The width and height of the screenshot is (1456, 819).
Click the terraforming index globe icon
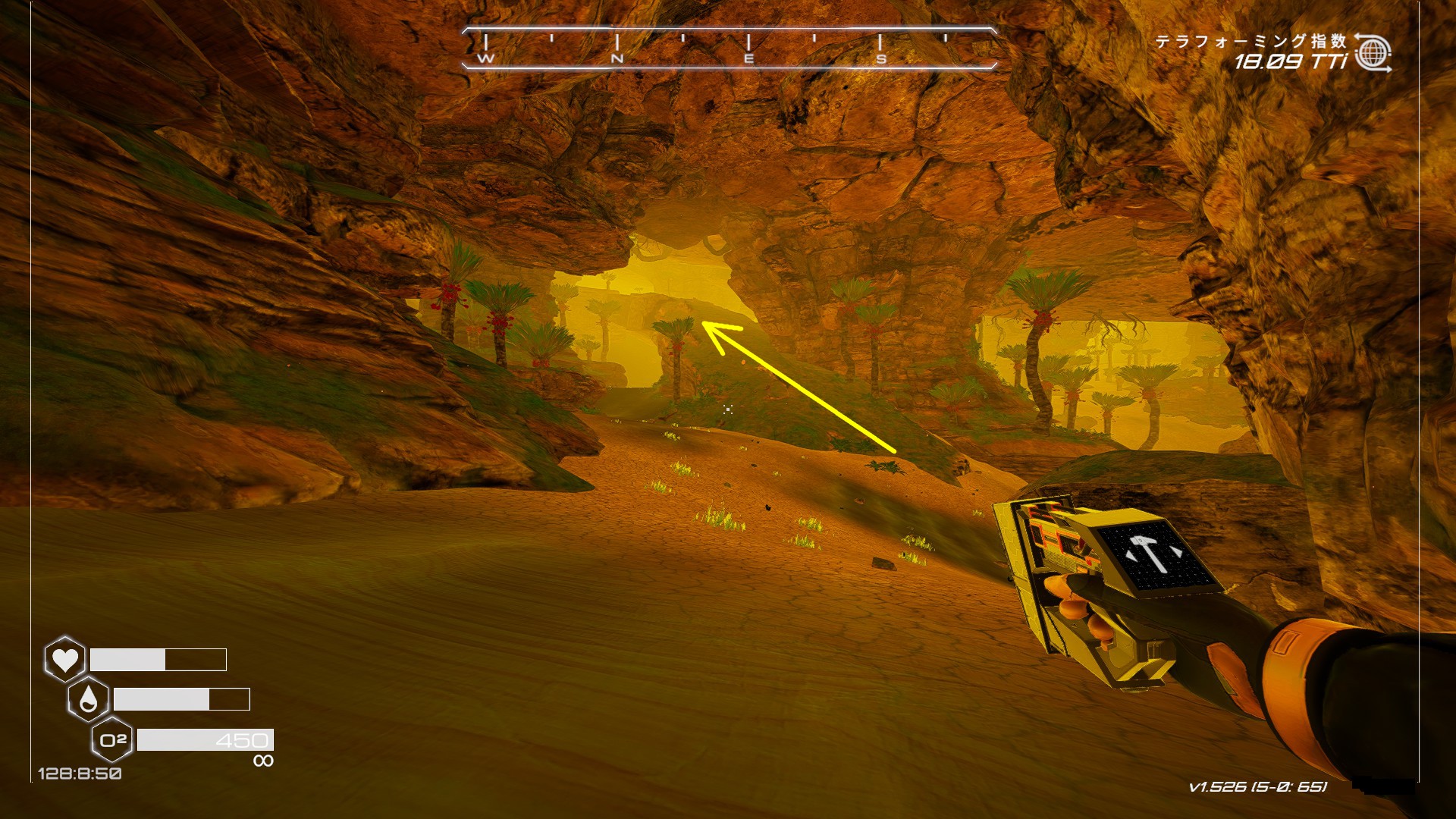tap(1373, 53)
